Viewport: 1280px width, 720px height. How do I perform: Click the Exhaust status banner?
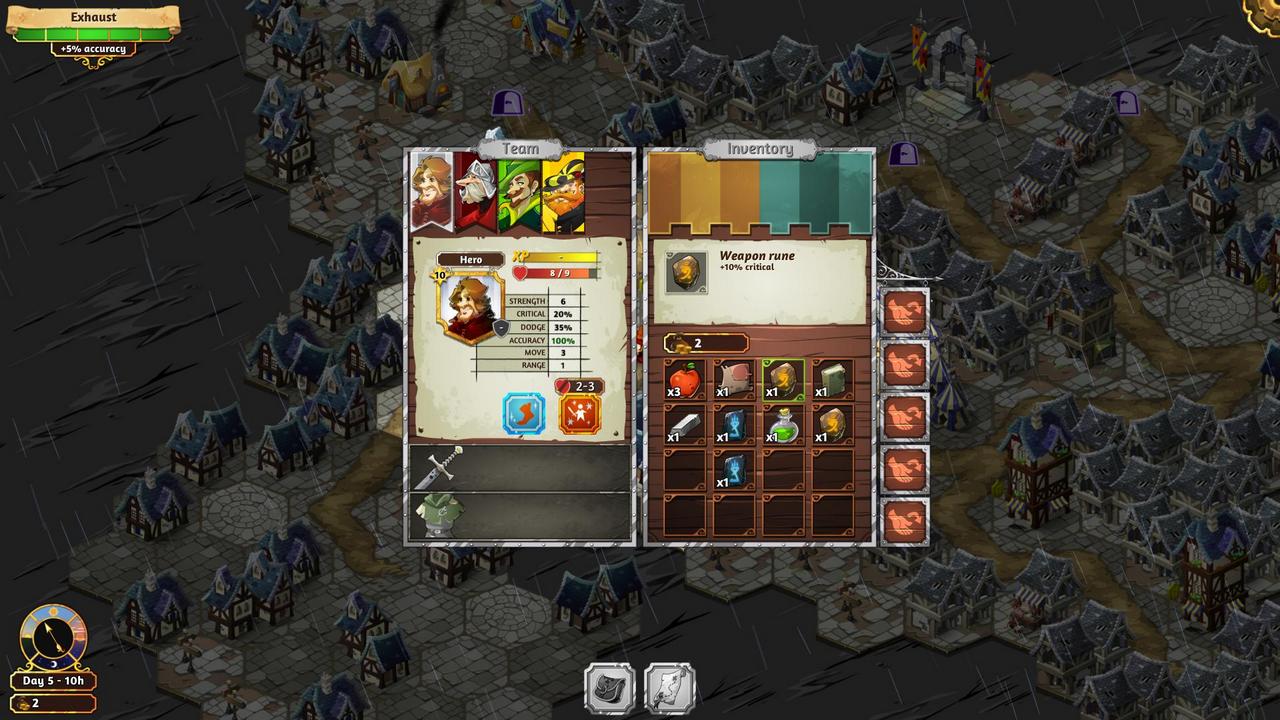point(93,24)
